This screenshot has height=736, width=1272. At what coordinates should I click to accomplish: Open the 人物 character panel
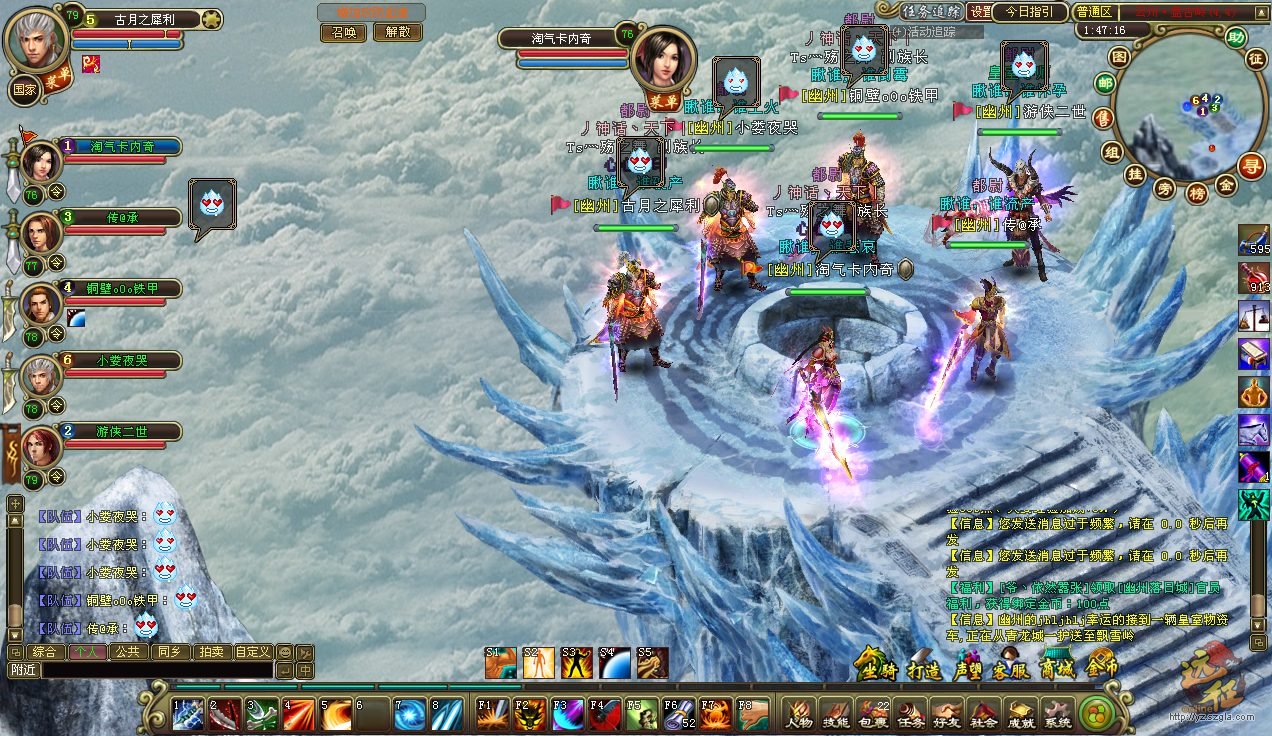point(798,711)
